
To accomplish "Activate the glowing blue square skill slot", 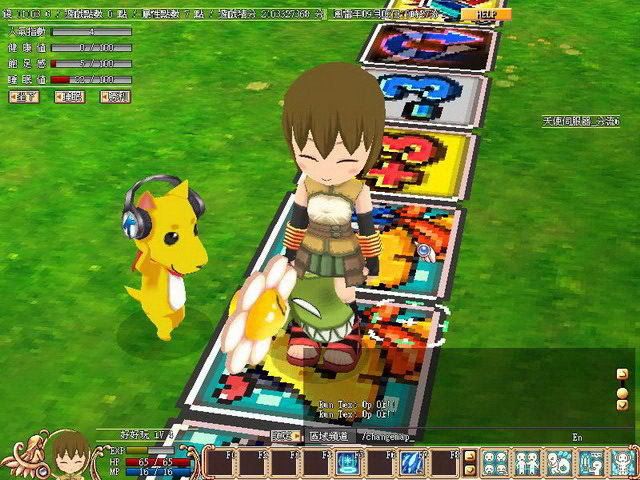I will [x=347, y=462].
